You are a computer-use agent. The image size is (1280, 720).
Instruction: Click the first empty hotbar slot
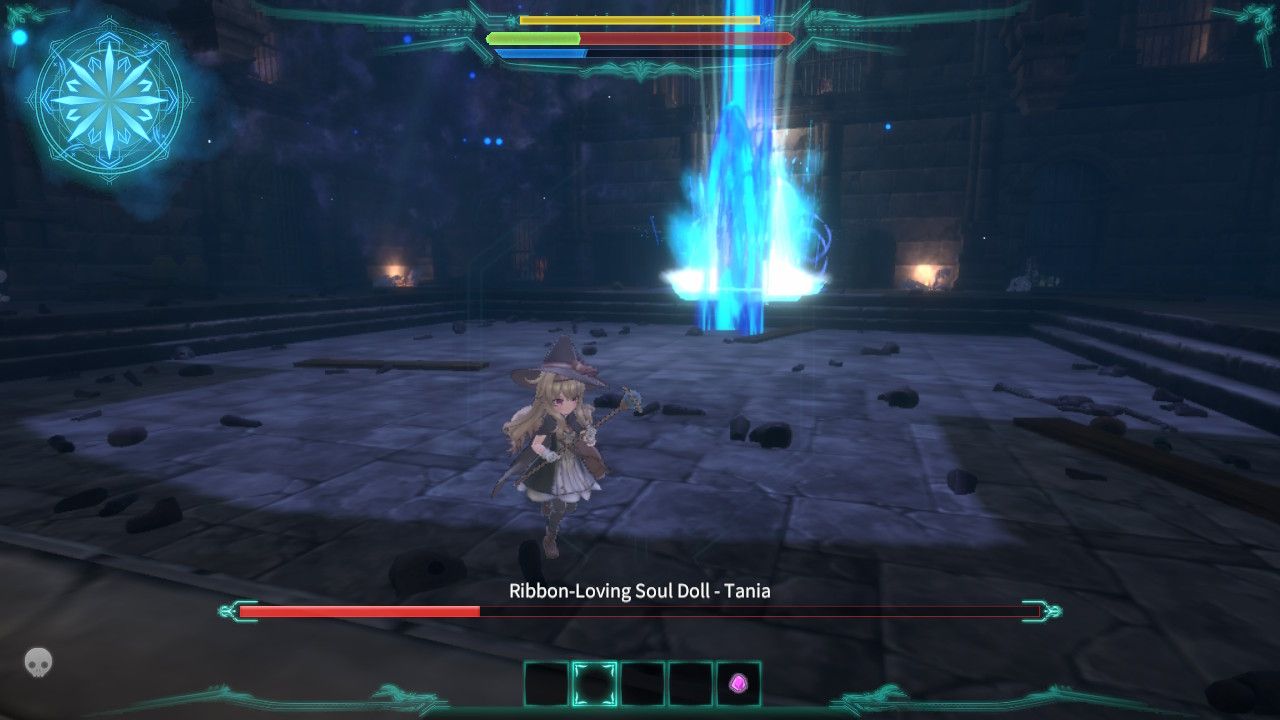click(544, 685)
